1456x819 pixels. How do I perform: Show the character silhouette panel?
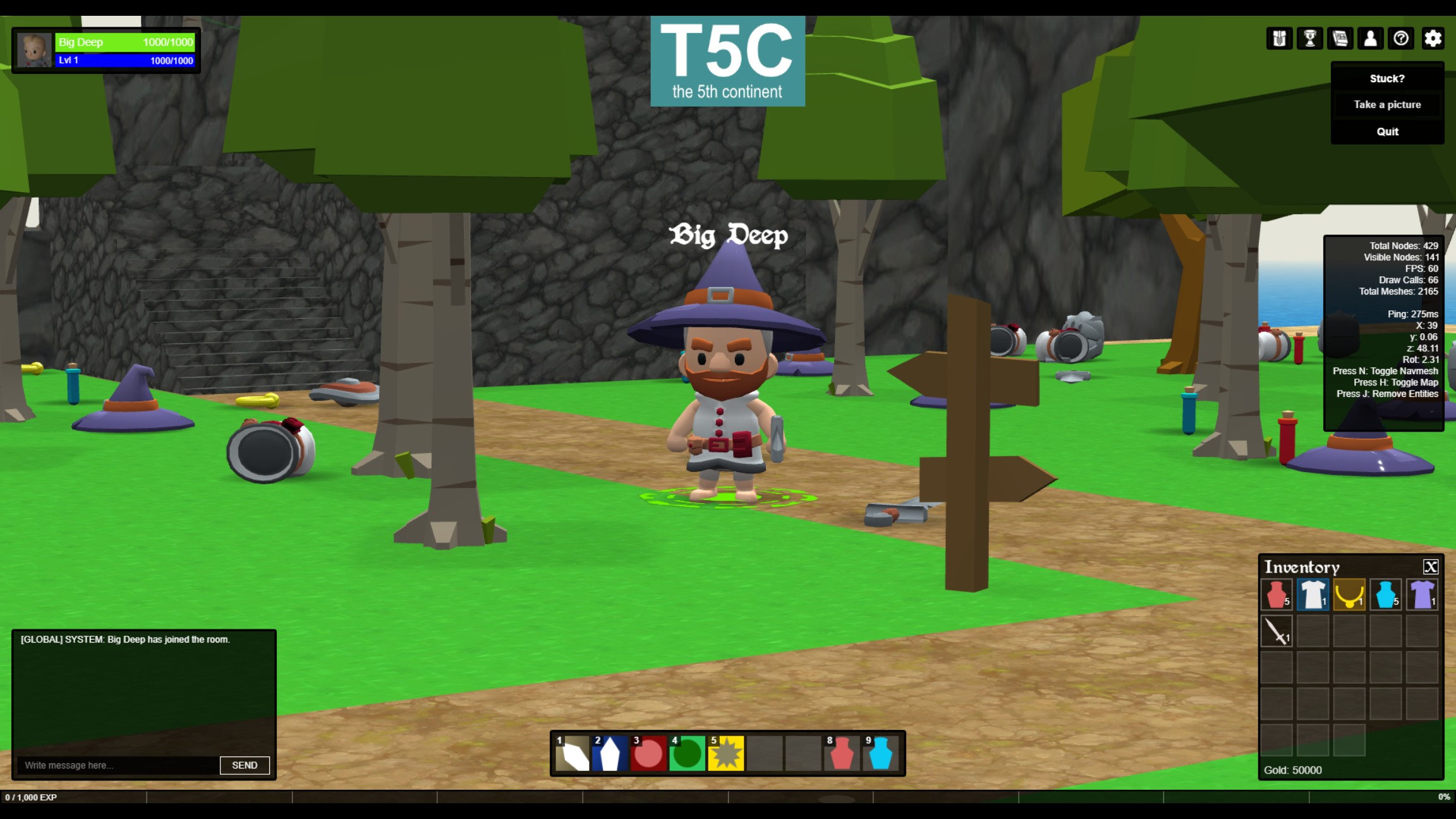click(1370, 39)
